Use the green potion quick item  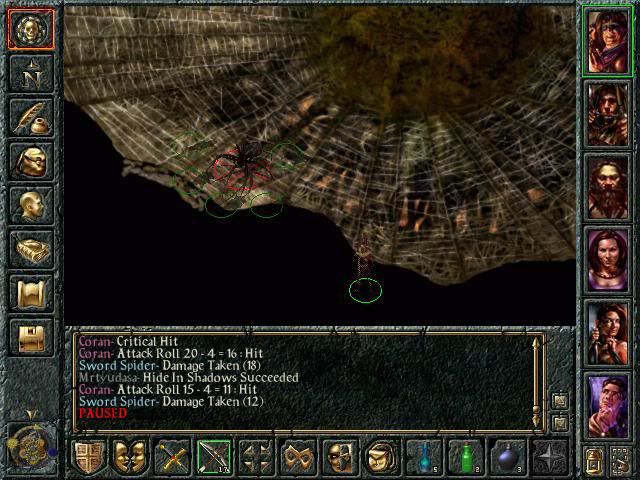click(x=466, y=457)
